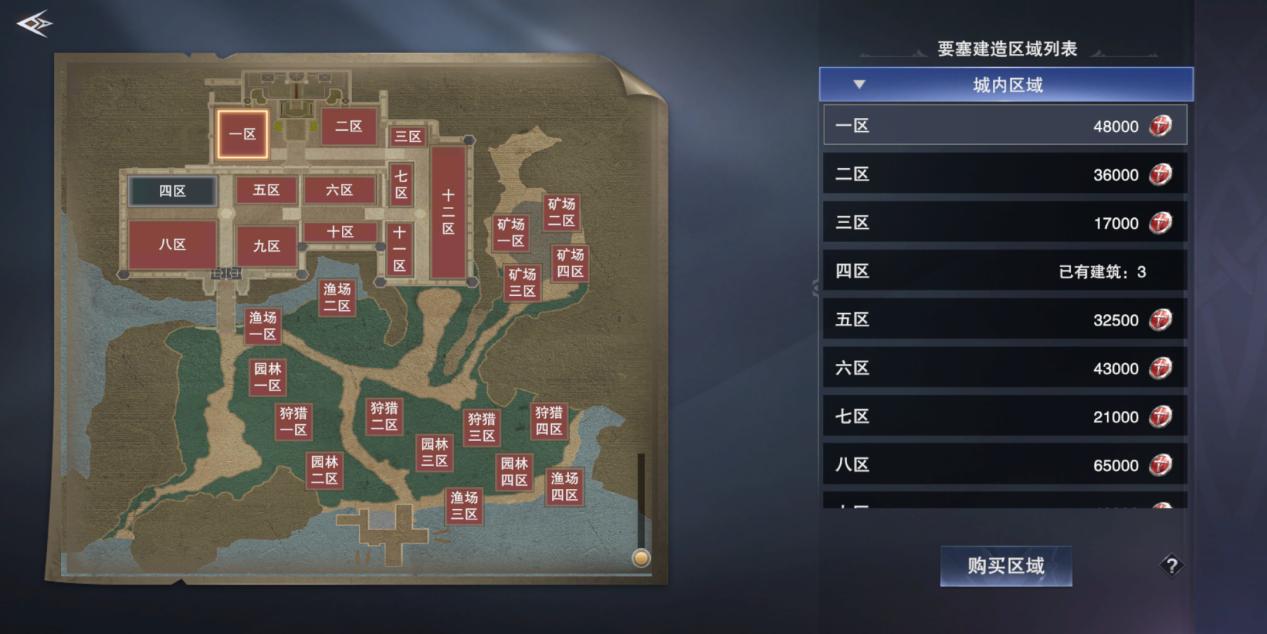
Task: Pick 渔场二区 on the map
Action: [x=337, y=297]
